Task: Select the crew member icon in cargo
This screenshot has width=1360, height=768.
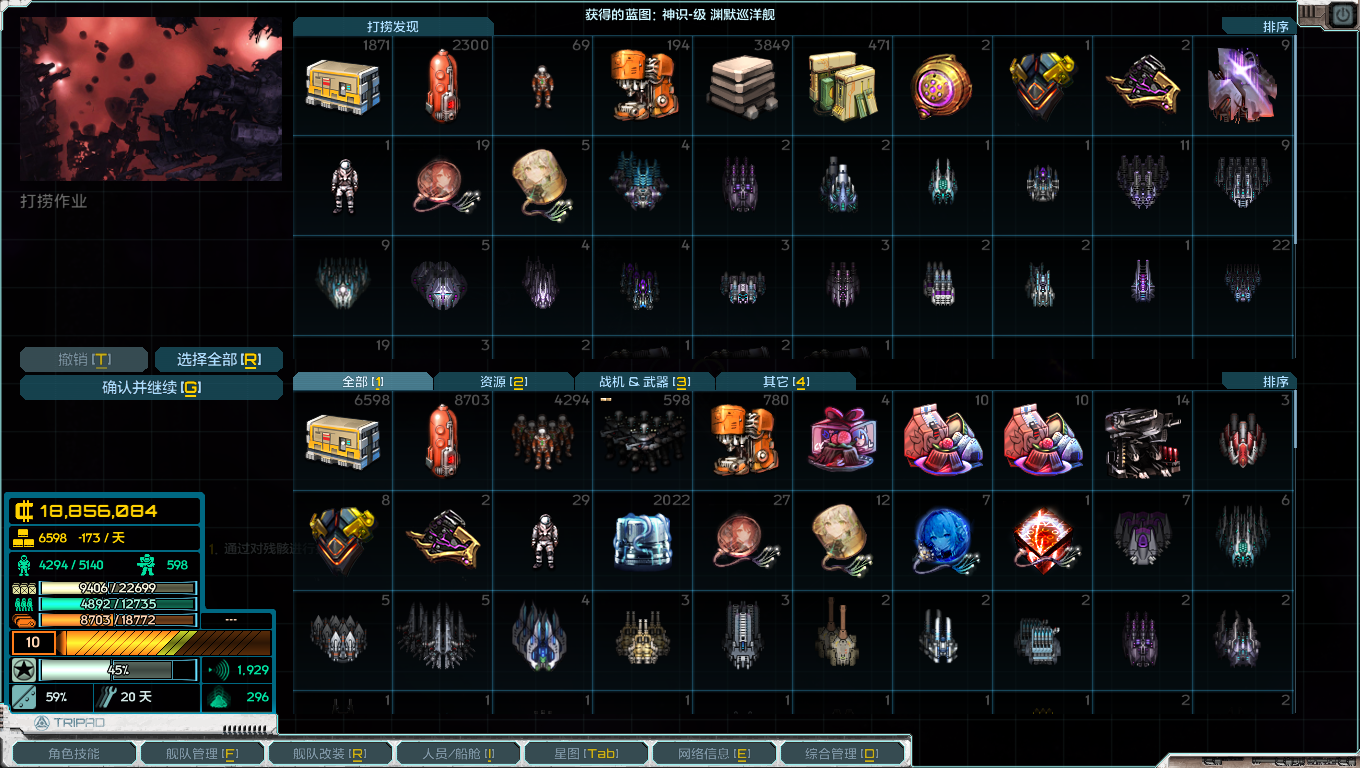Action: point(542,440)
